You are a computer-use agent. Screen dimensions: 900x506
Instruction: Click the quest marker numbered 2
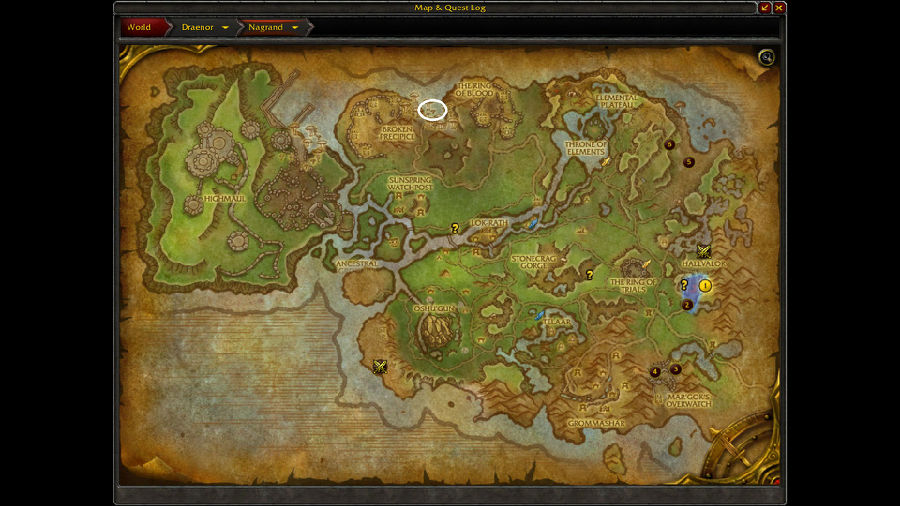pos(687,304)
